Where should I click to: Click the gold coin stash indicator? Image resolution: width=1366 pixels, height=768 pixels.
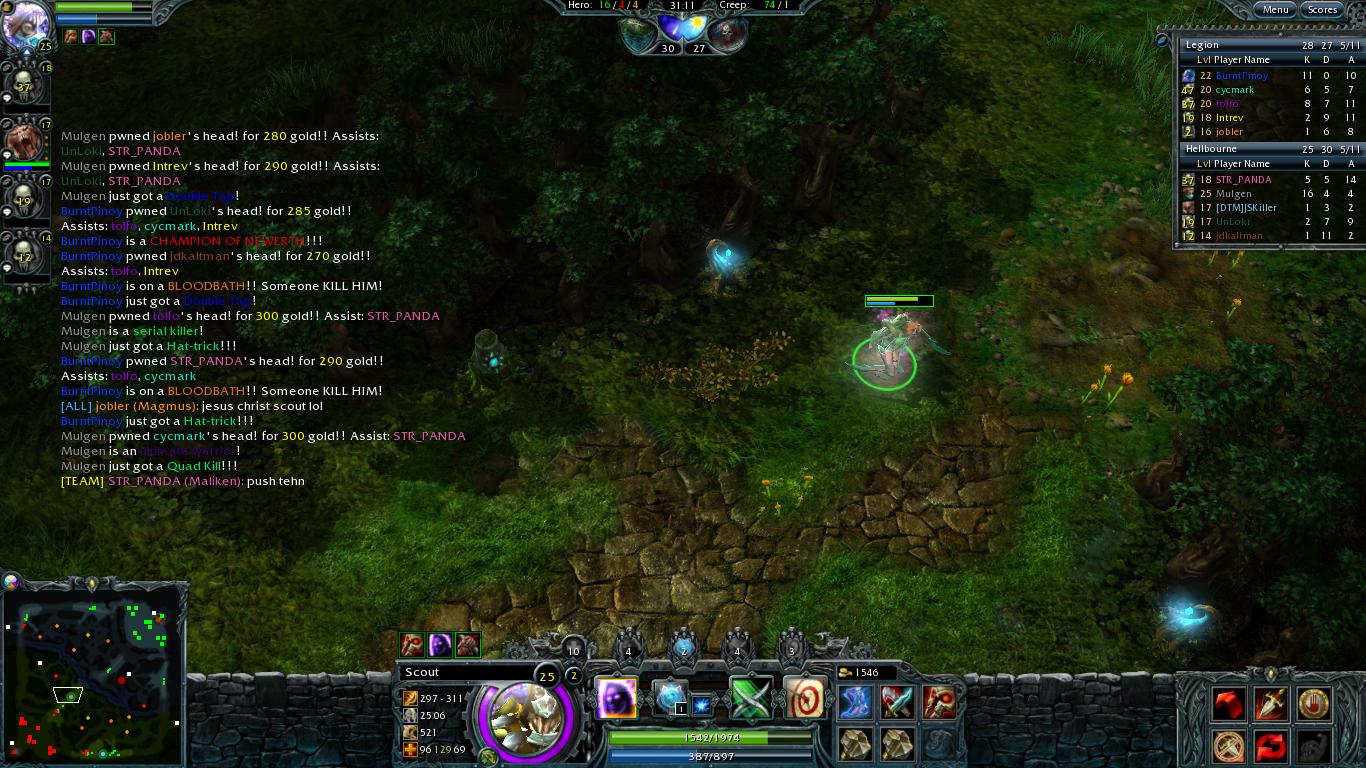coord(846,672)
